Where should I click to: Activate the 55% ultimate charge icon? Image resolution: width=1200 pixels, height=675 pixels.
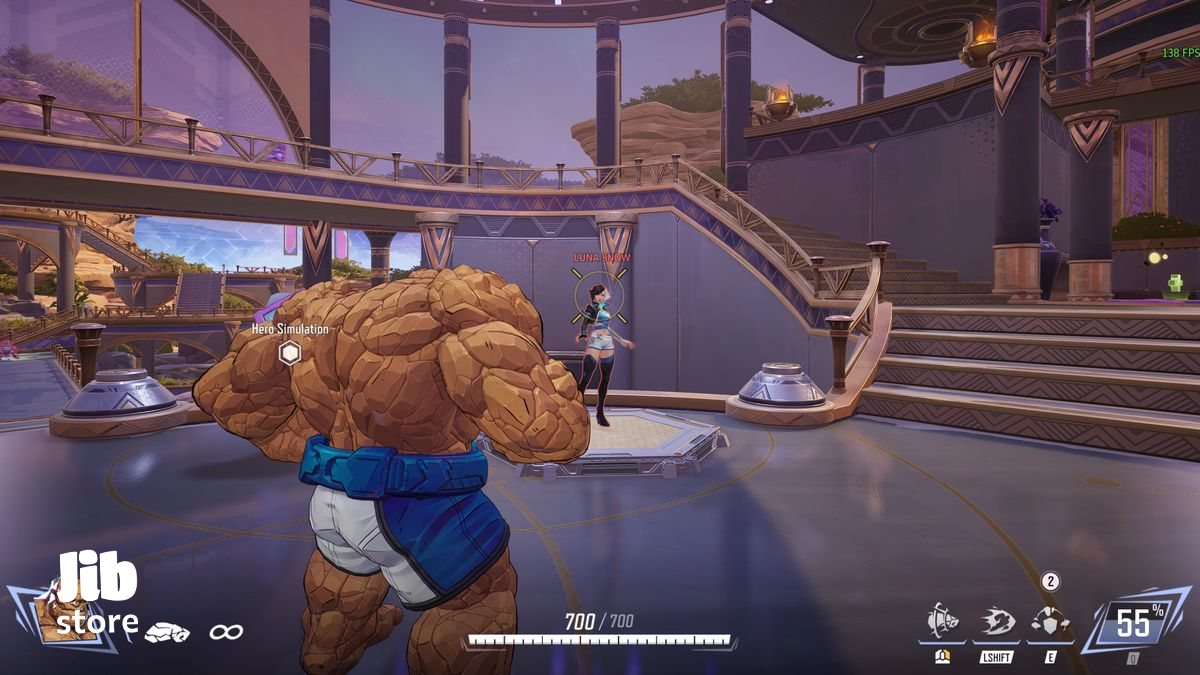1133,623
